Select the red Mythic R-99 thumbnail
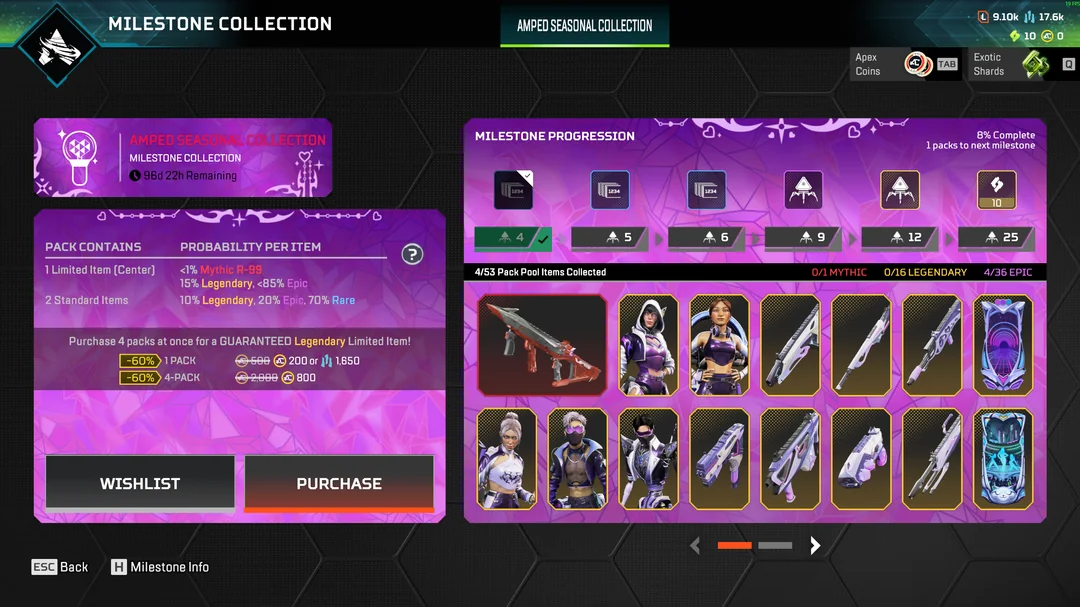Image resolution: width=1080 pixels, height=607 pixels. point(542,344)
